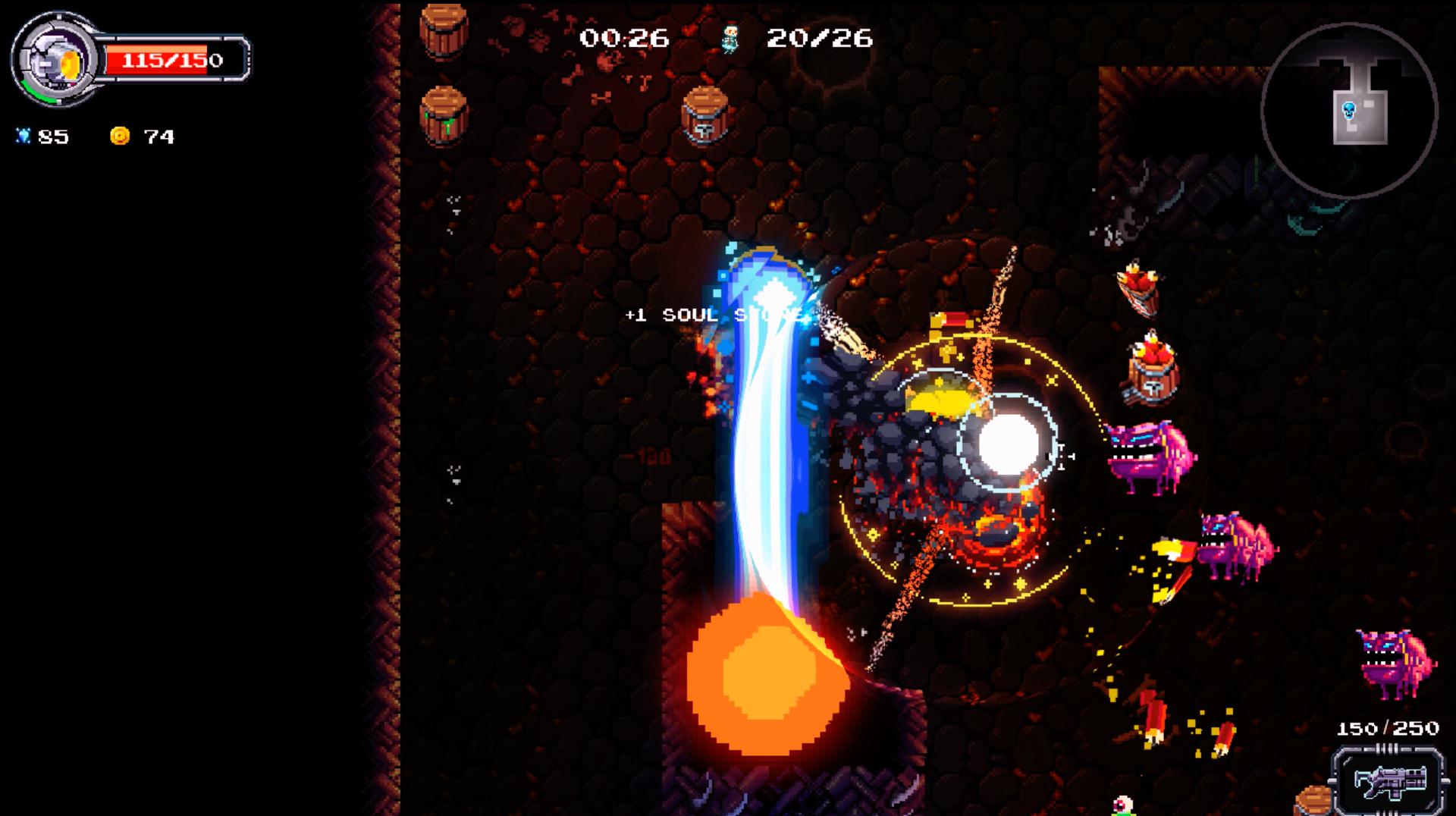Expand the room outline shown on the minimap

tap(1361, 102)
